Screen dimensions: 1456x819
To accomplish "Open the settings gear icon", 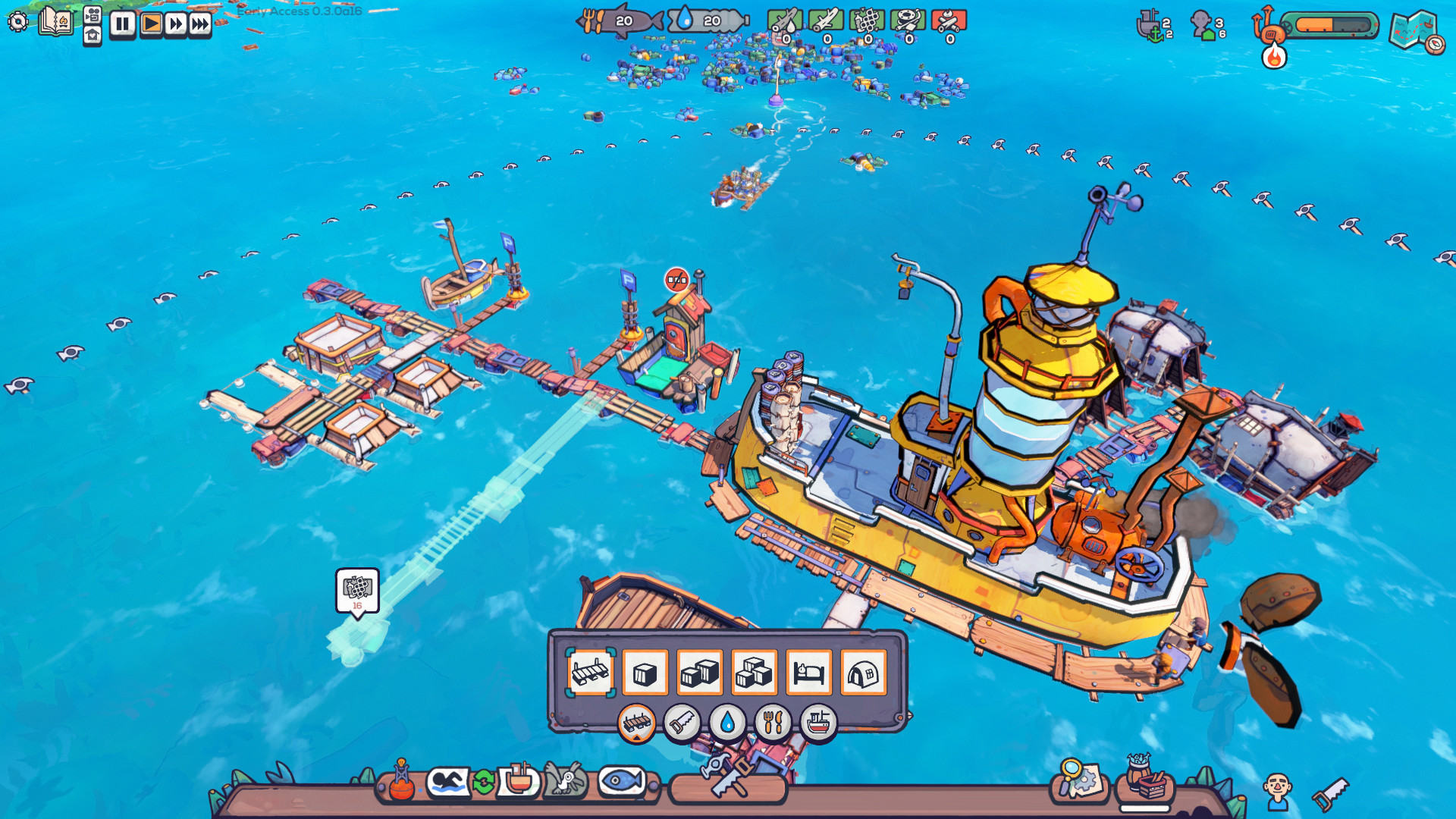I will pos(17,22).
